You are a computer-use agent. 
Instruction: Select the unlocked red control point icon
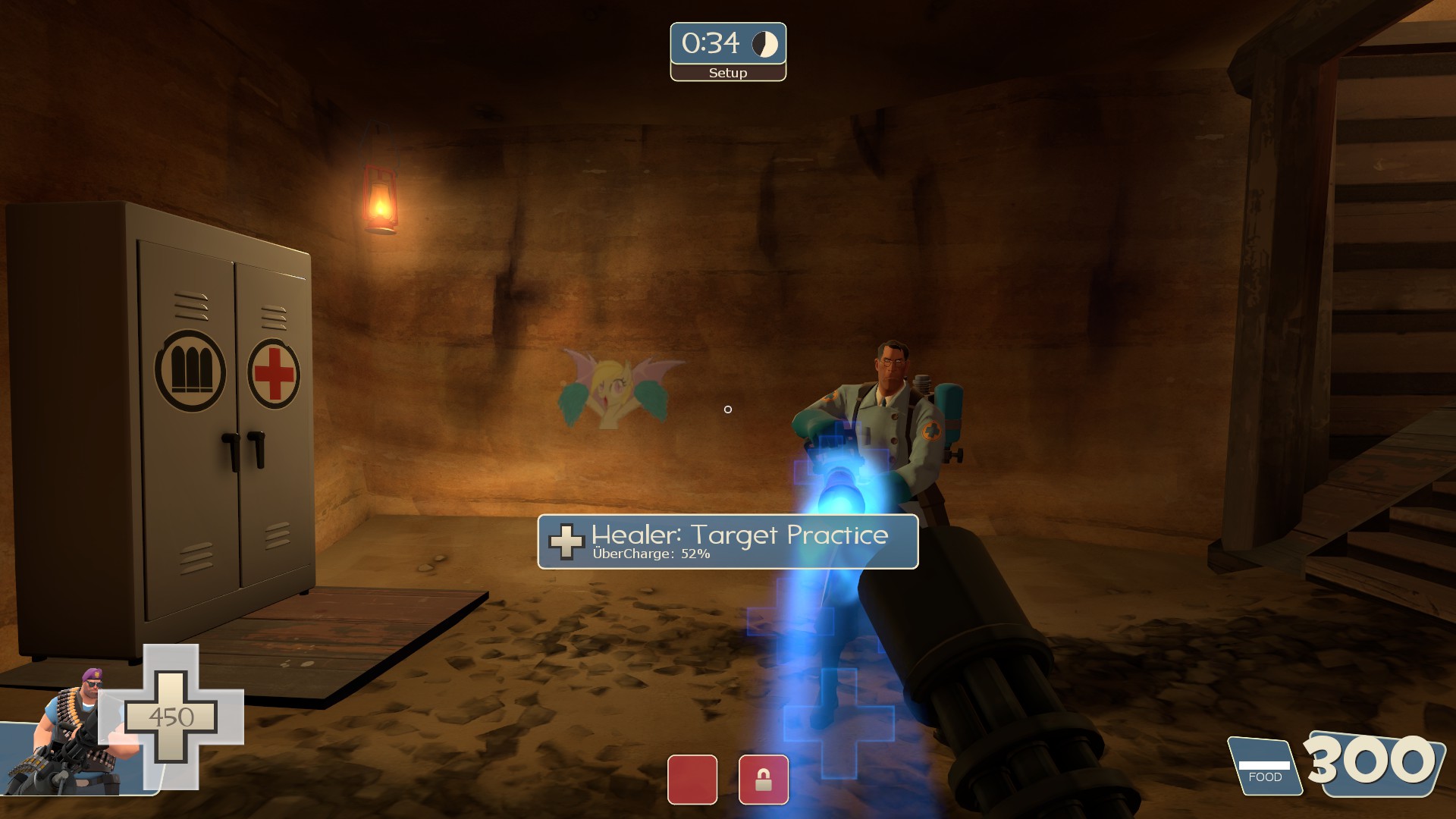click(x=692, y=780)
